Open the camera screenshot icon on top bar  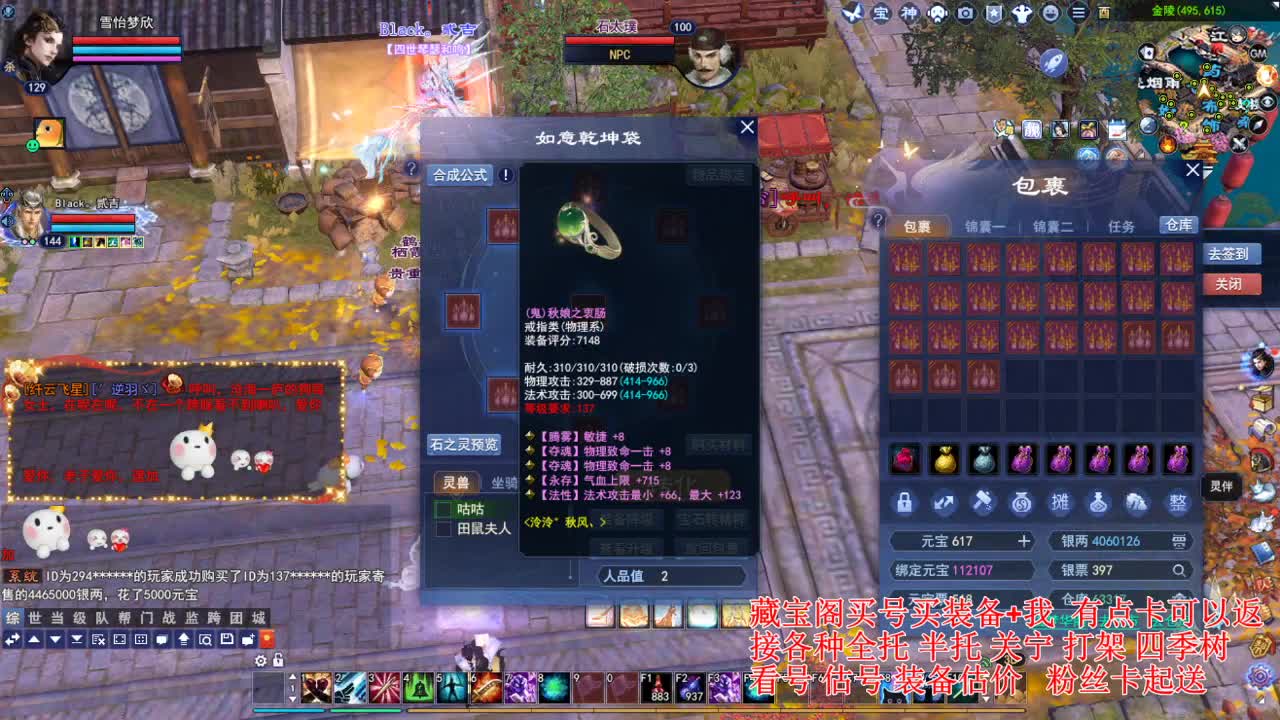pyautogui.click(x=964, y=13)
